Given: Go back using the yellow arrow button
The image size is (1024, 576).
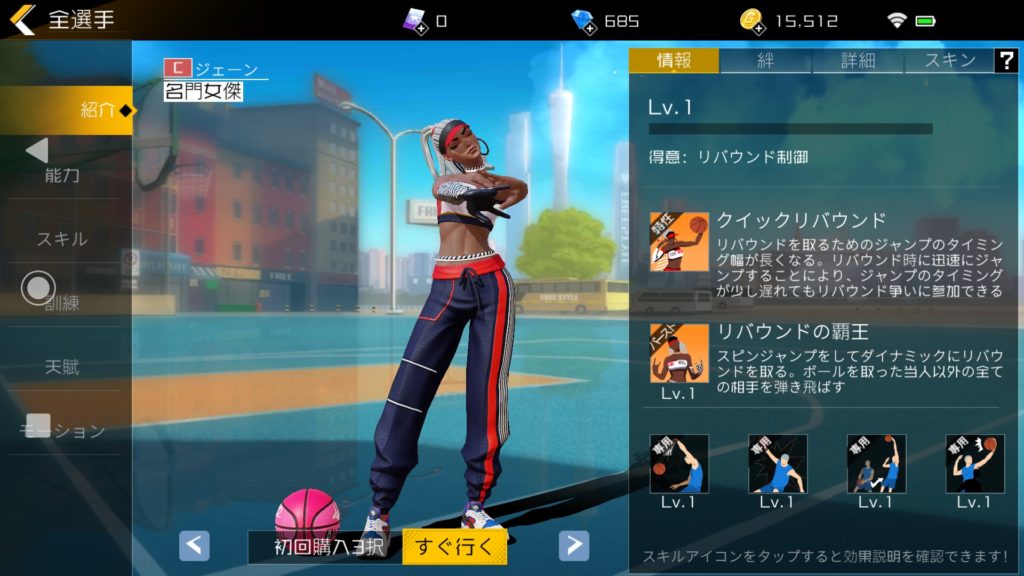Looking at the screenshot, I should [x=22, y=20].
